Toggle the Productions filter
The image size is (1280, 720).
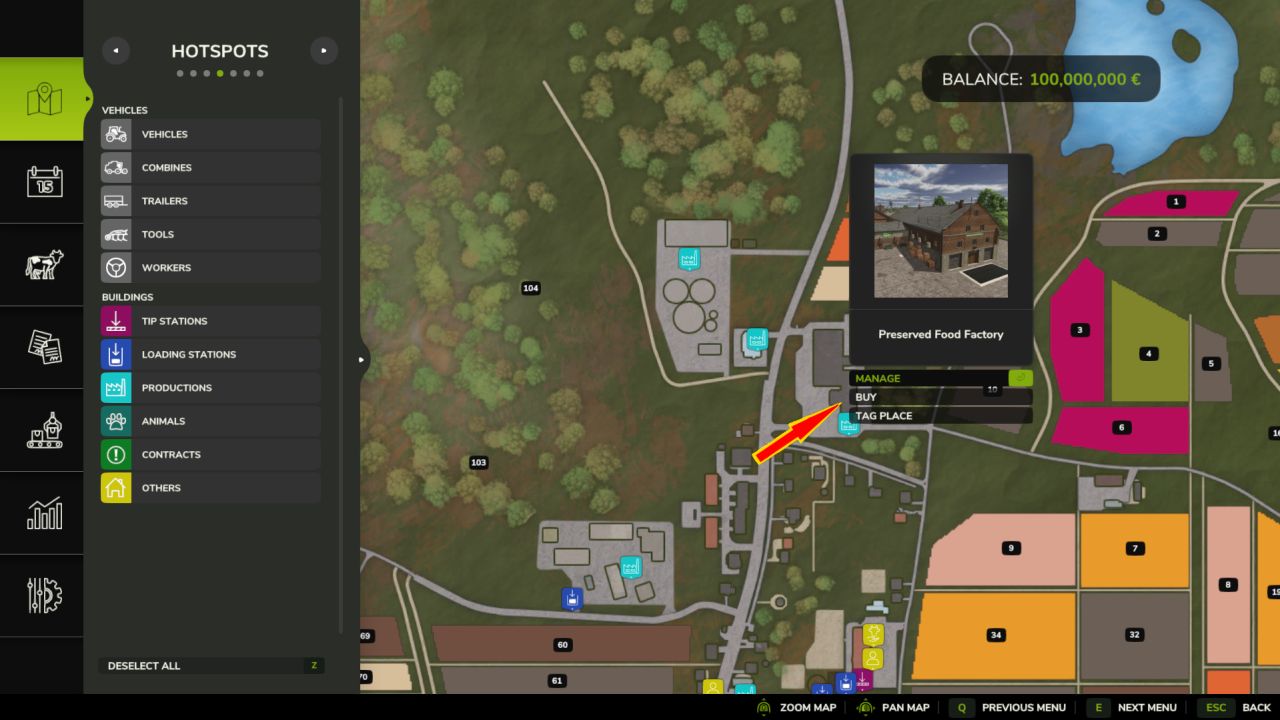click(x=210, y=388)
